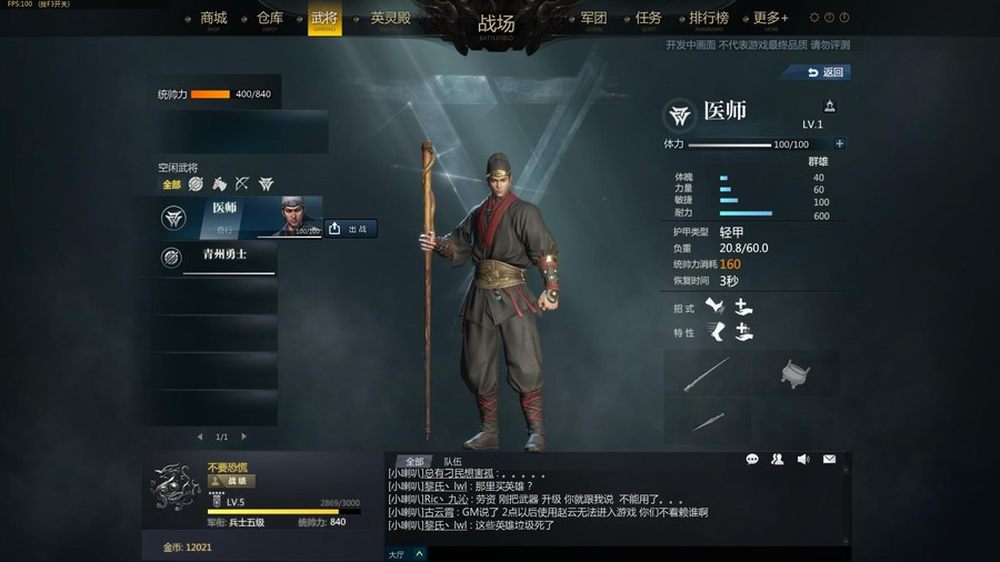Toggle the chat speaker icon
This screenshot has width=1000, height=562.
[x=803, y=459]
